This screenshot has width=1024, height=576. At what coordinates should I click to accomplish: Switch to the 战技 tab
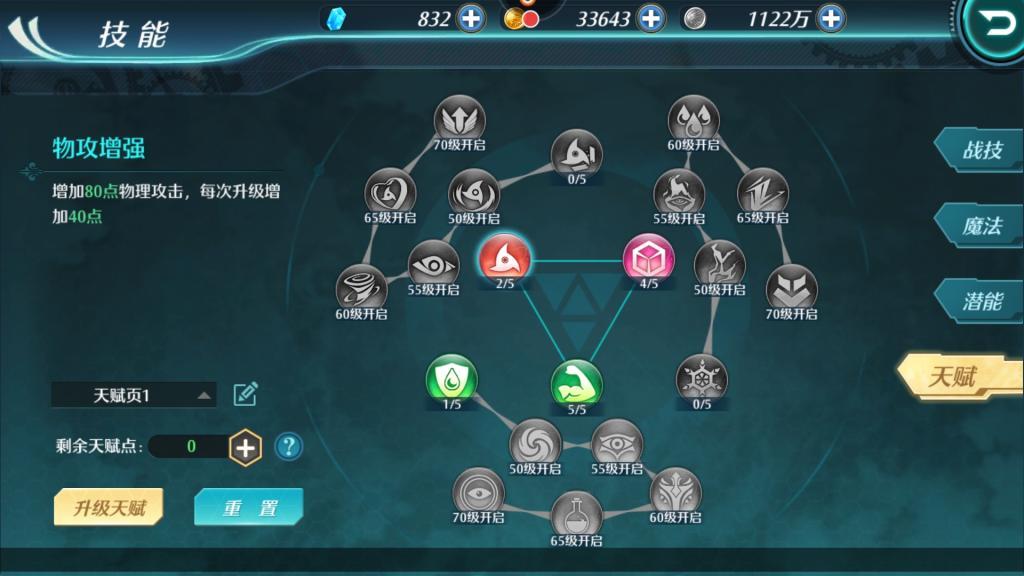(980, 150)
